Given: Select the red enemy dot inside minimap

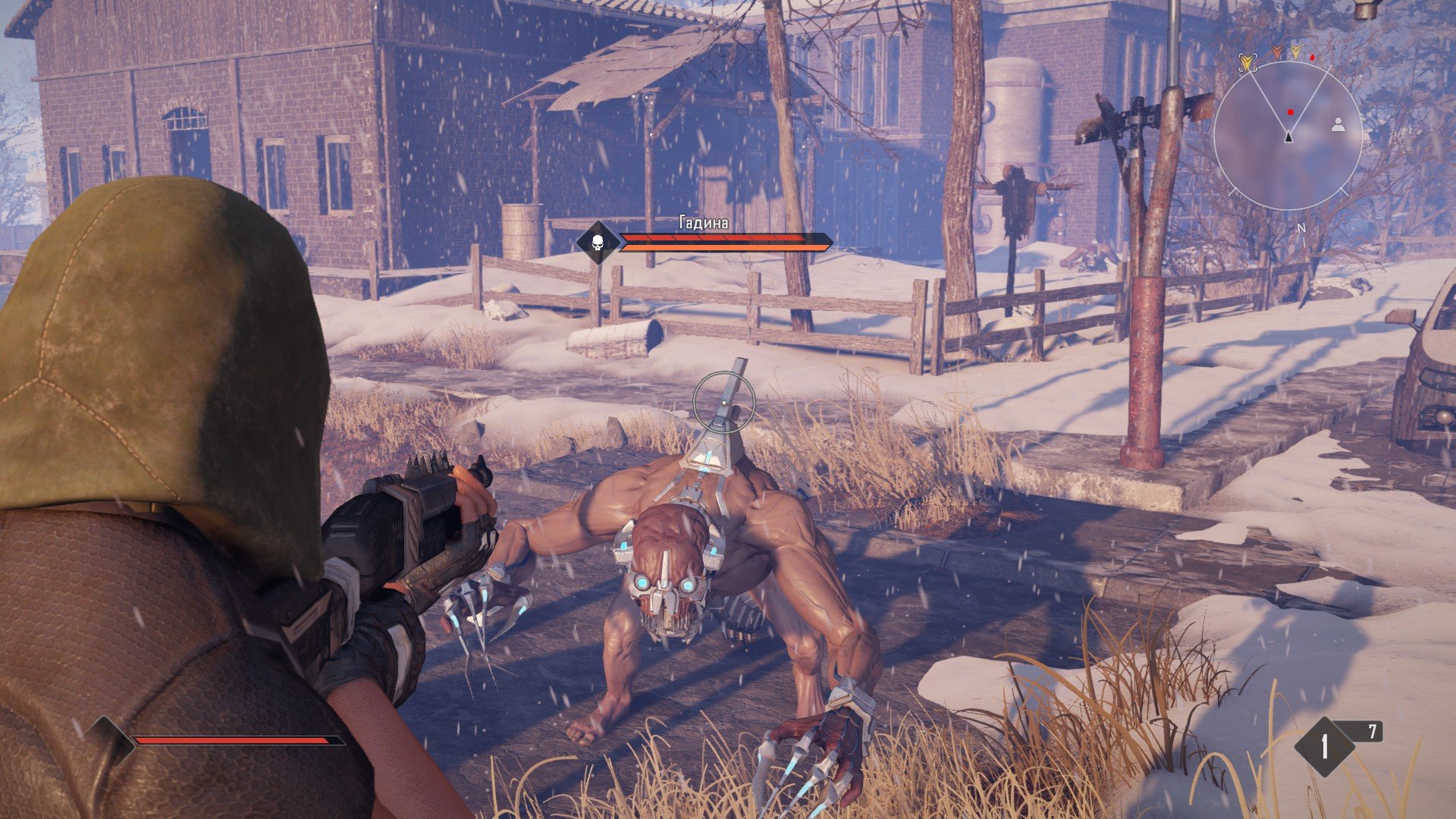Looking at the screenshot, I should [1290, 112].
